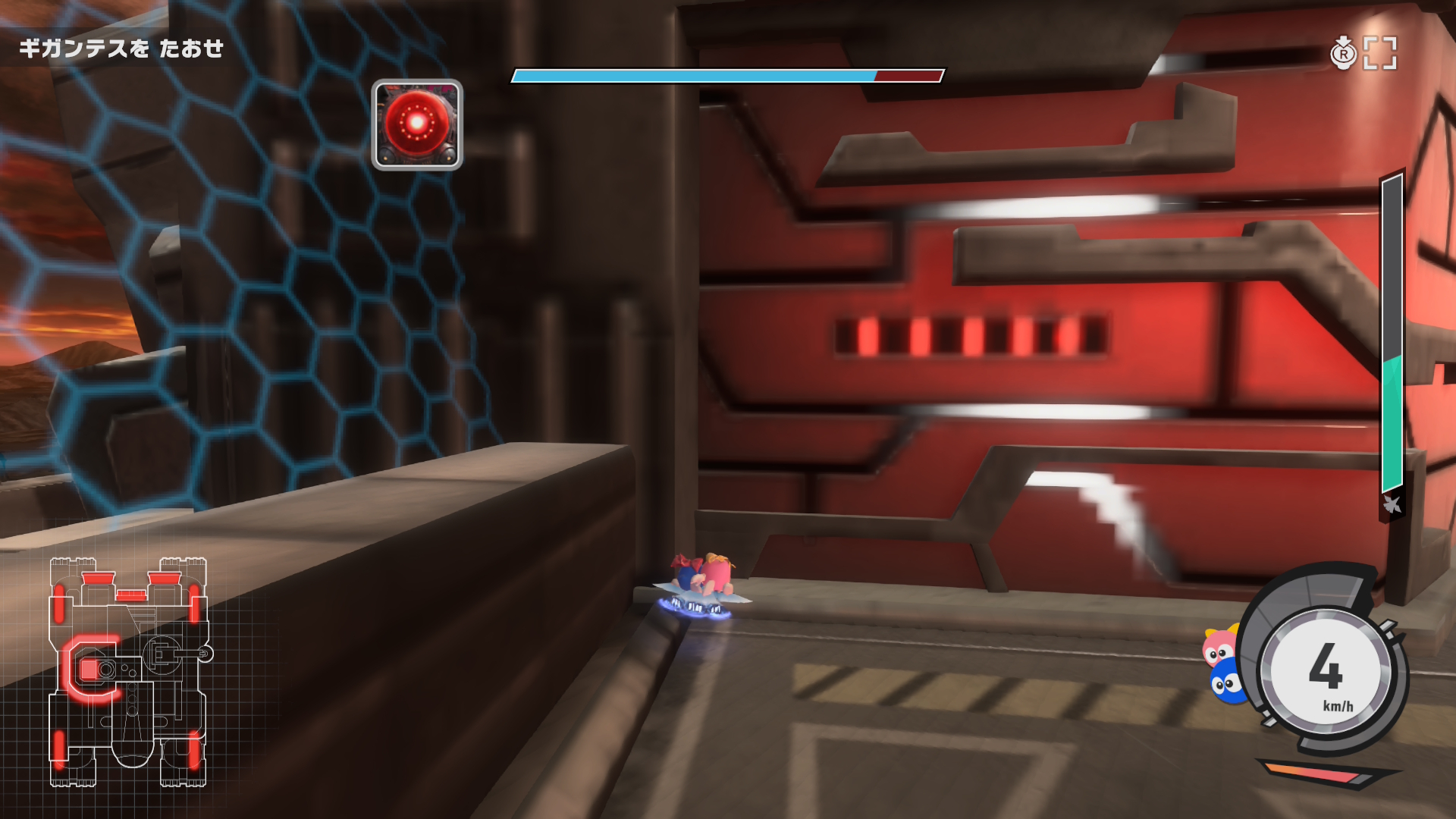Toggle the square bracket lock-on icon
This screenshot has width=1456, height=819.
pos(1380,53)
